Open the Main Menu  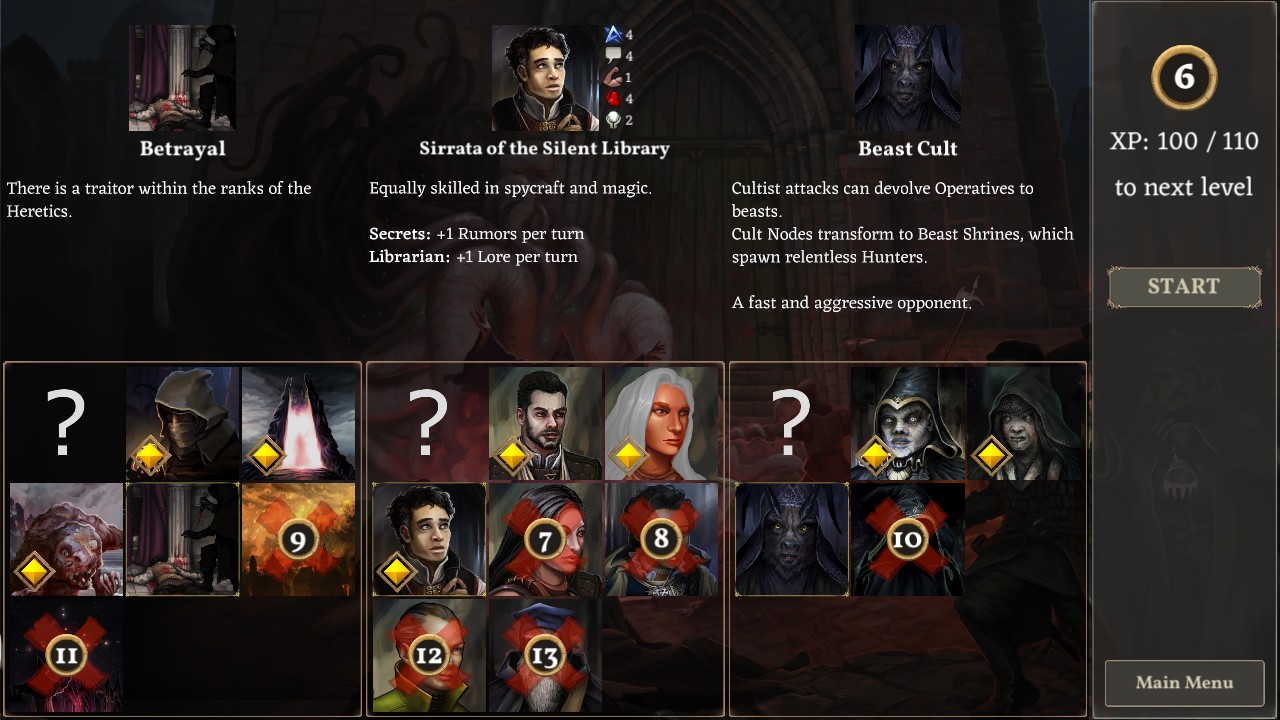point(1184,682)
